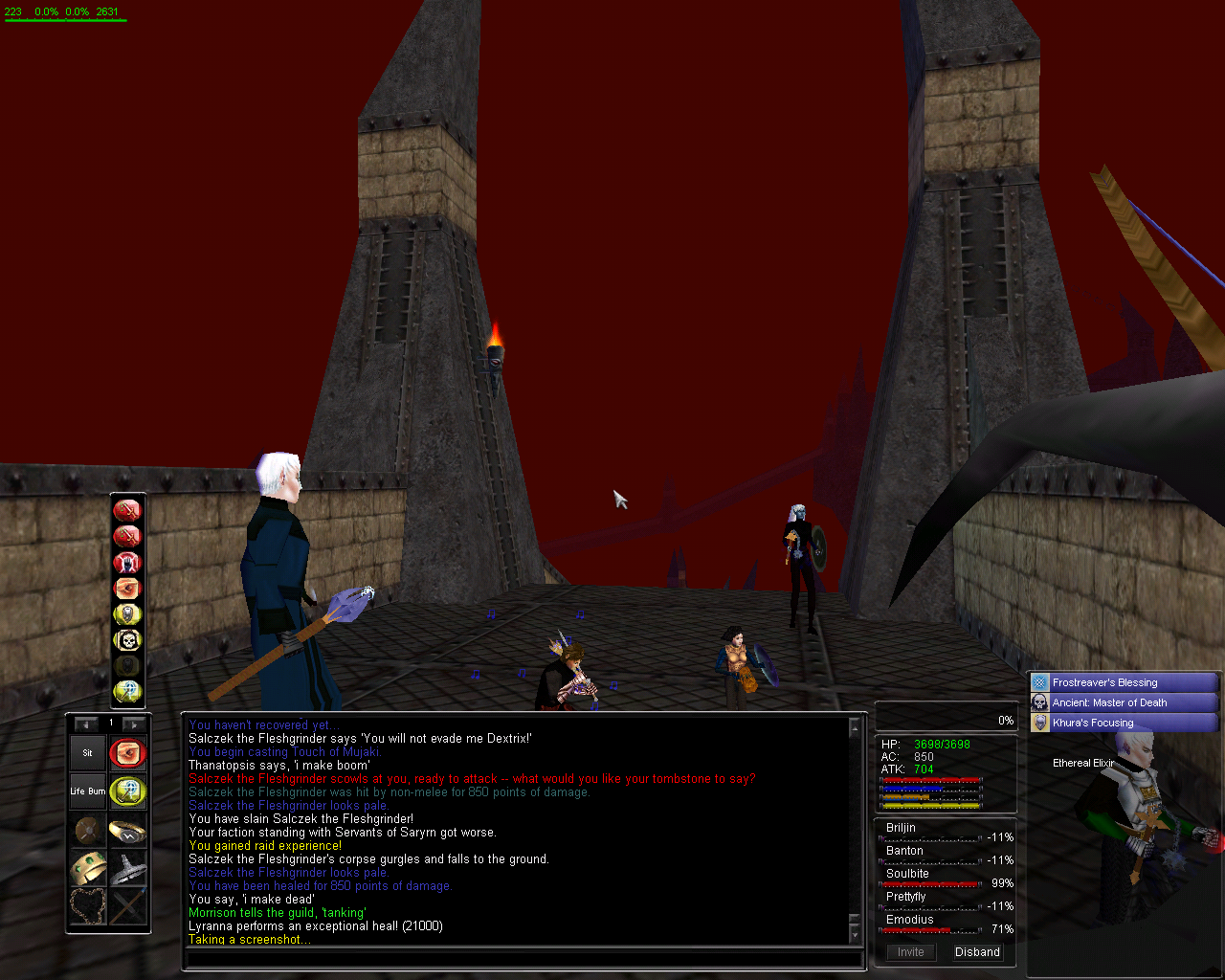Select Briljin in the group list

(901, 828)
